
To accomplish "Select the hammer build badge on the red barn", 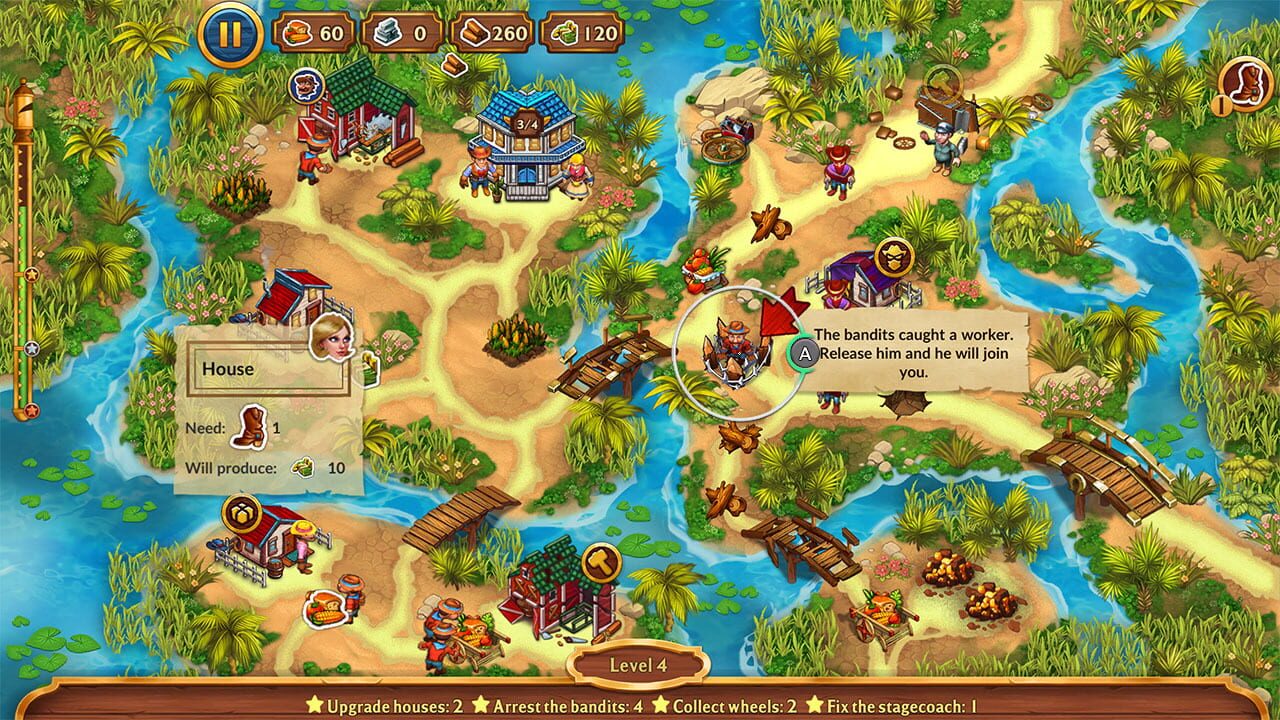I will [x=601, y=562].
